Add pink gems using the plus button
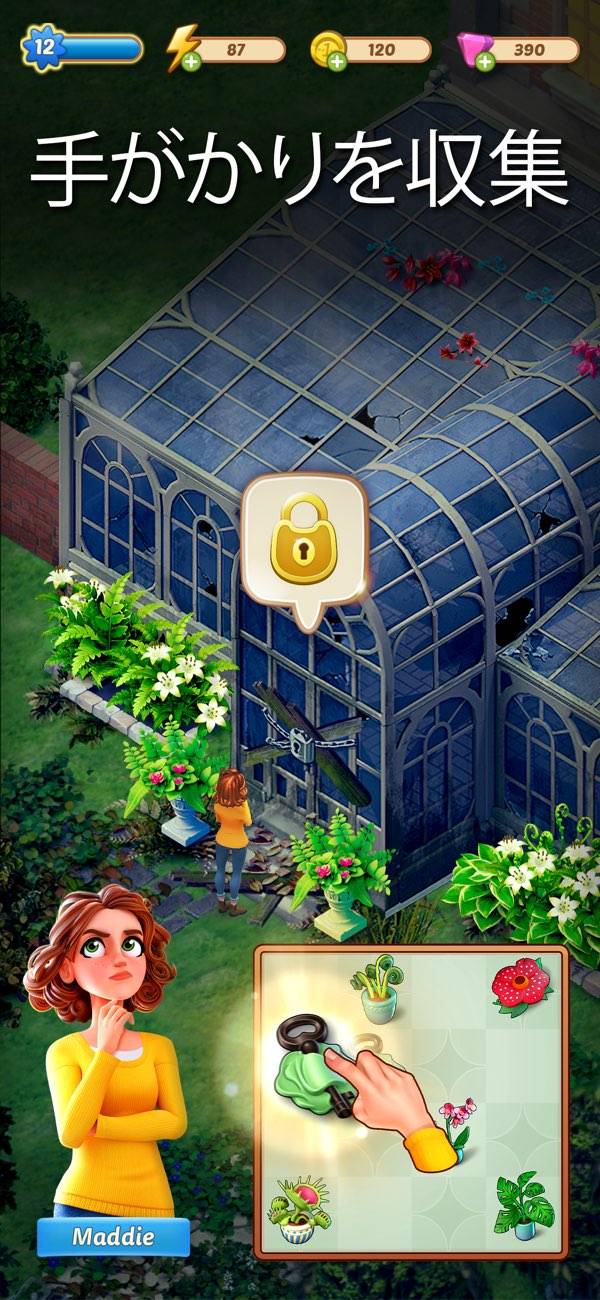Image resolution: width=600 pixels, height=1300 pixels. (484, 63)
